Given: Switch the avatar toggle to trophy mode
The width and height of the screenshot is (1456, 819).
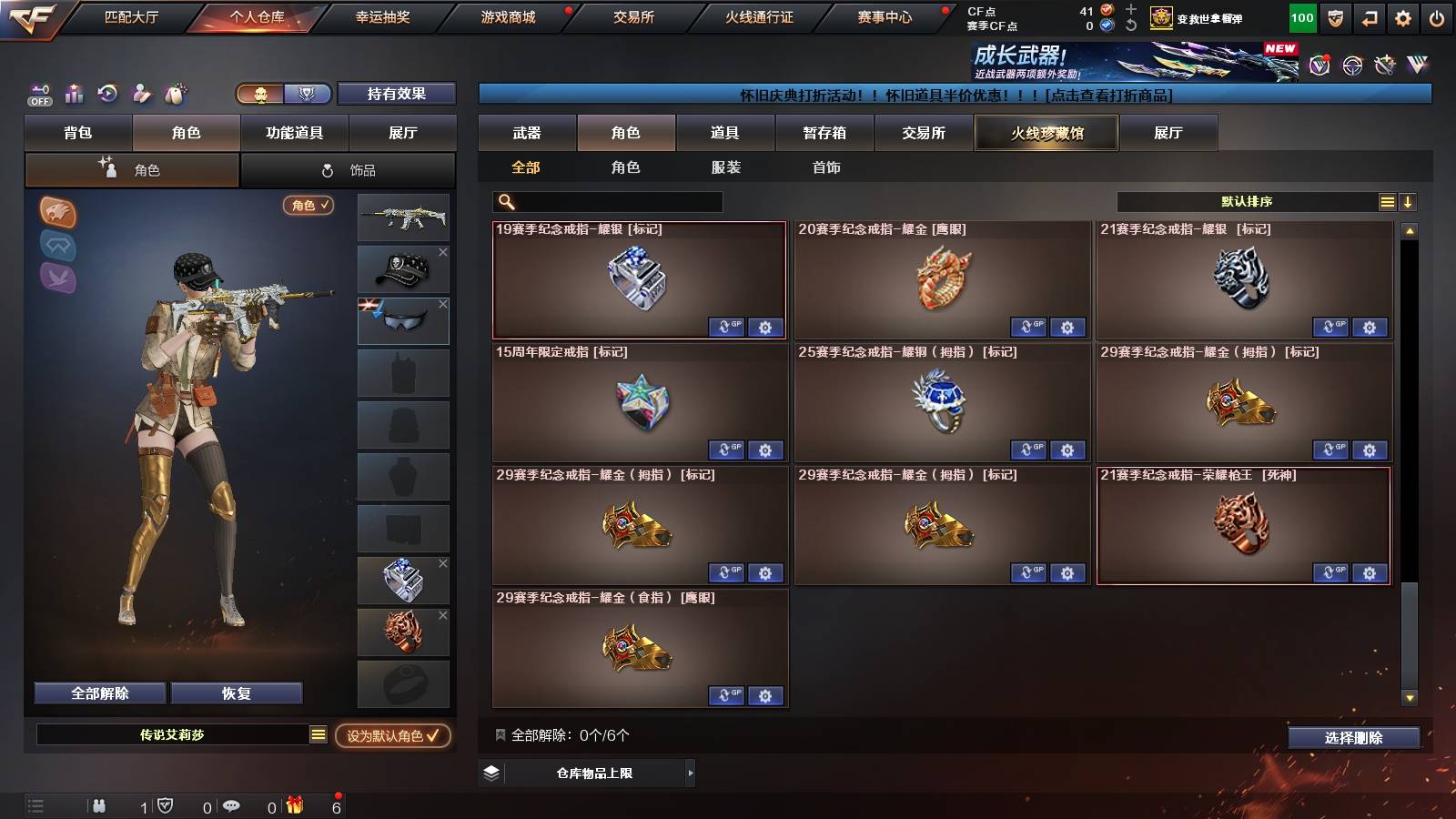Looking at the screenshot, I should click(308, 94).
